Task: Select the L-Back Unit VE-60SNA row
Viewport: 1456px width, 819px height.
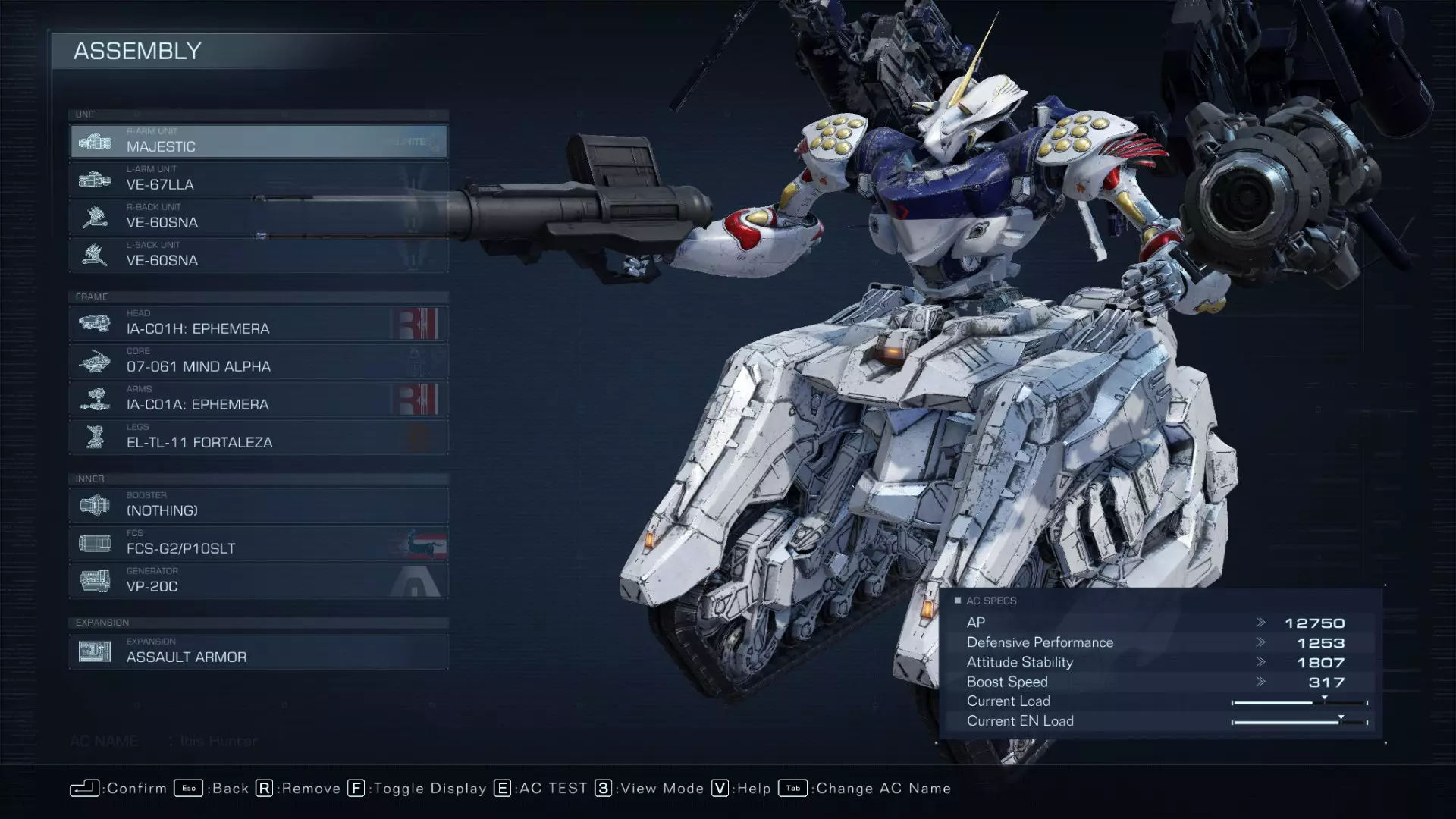Action: point(259,256)
